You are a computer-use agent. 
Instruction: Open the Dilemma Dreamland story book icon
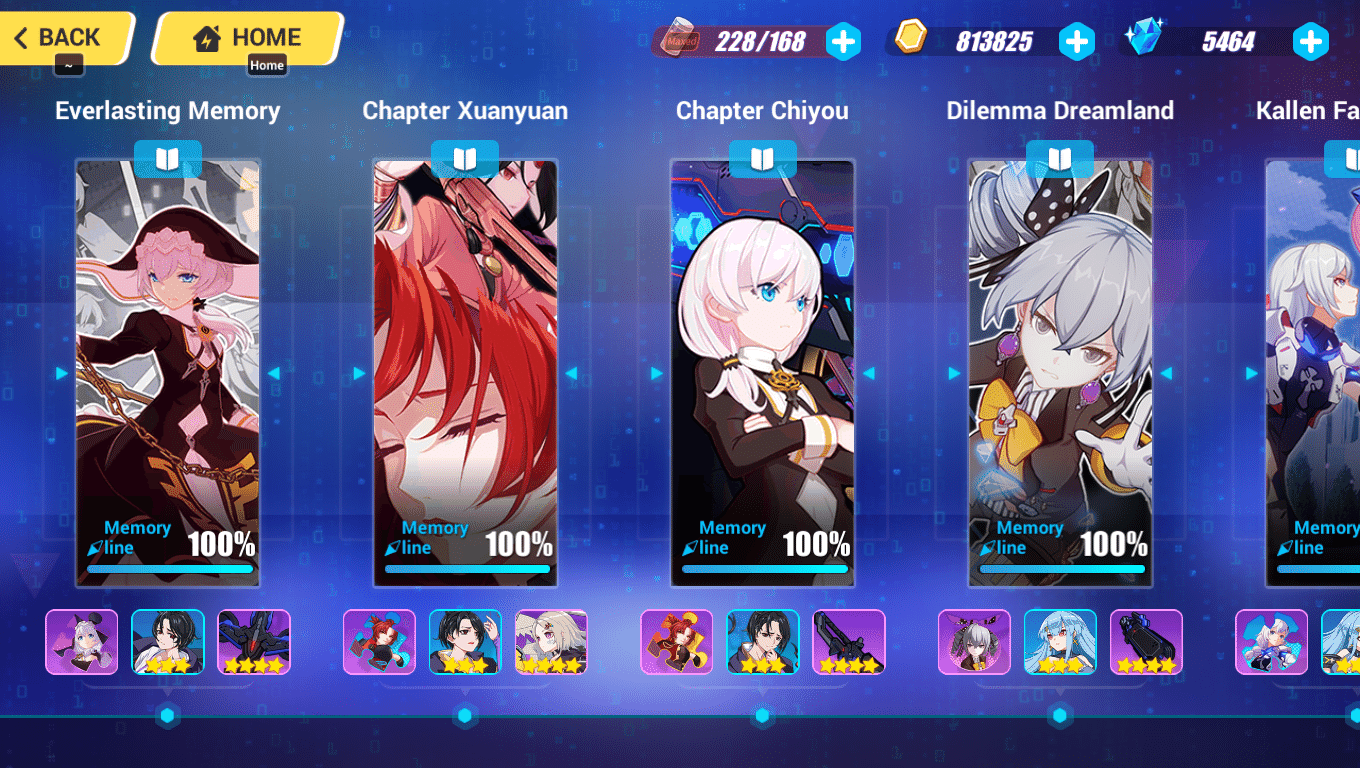click(x=1059, y=158)
